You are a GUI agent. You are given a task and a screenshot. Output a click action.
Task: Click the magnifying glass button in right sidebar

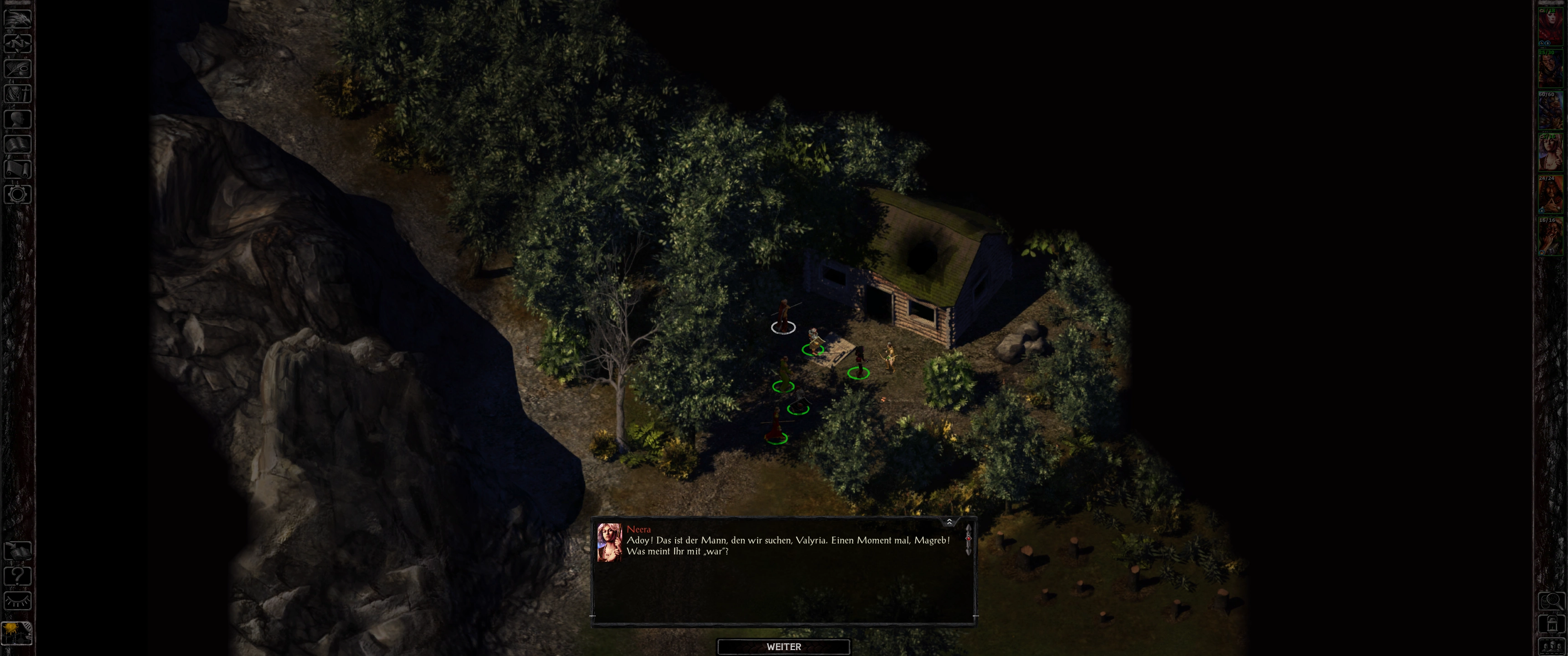[1551, 601]
